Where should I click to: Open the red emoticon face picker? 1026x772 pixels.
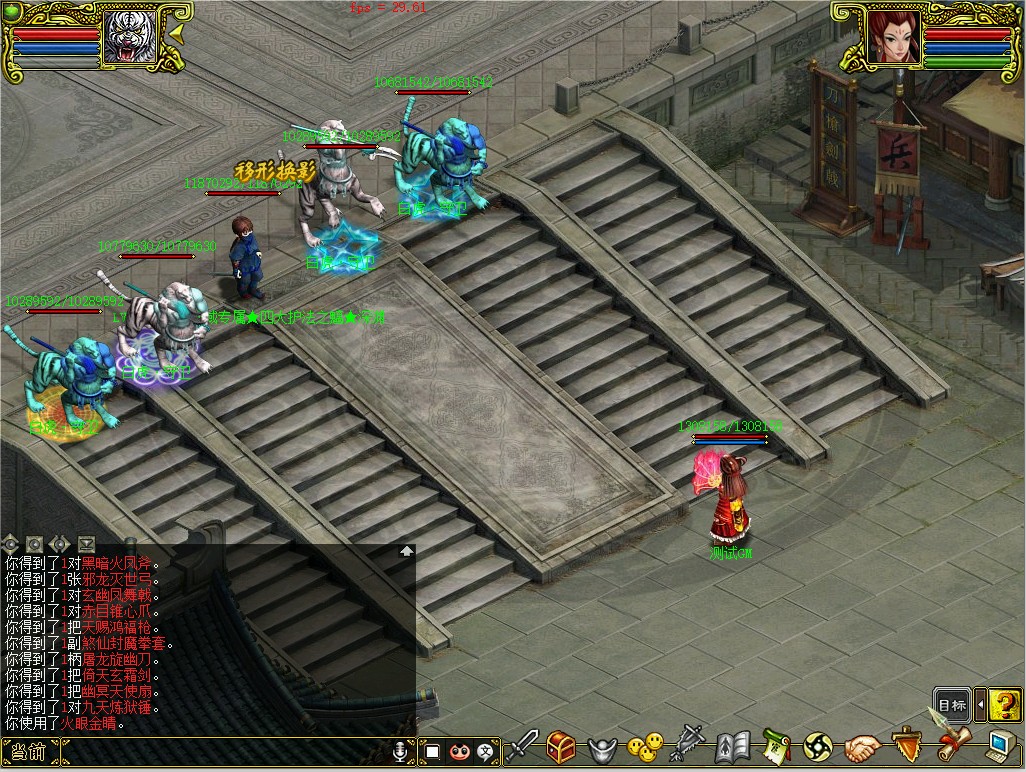[x=459, y=751]
